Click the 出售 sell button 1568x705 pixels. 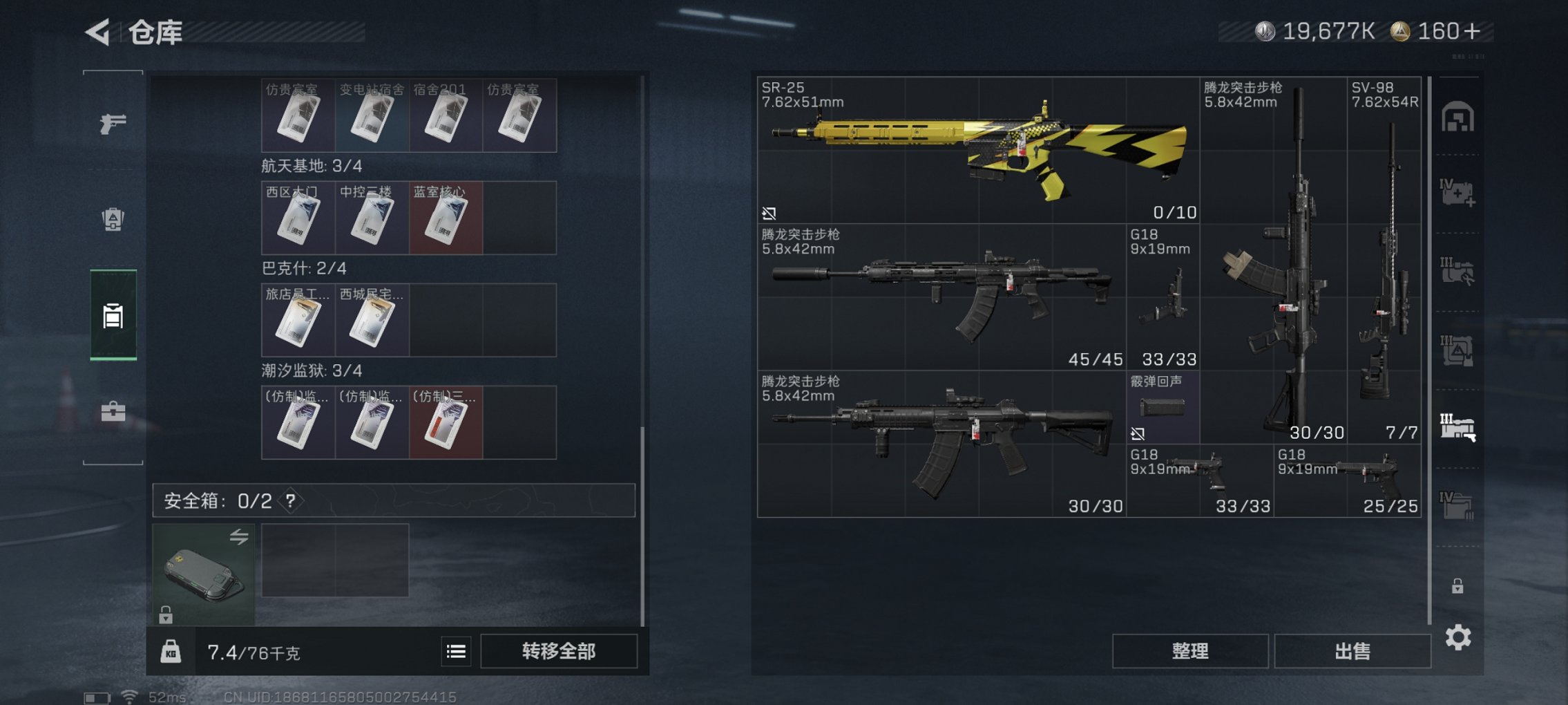(1352, 651)
